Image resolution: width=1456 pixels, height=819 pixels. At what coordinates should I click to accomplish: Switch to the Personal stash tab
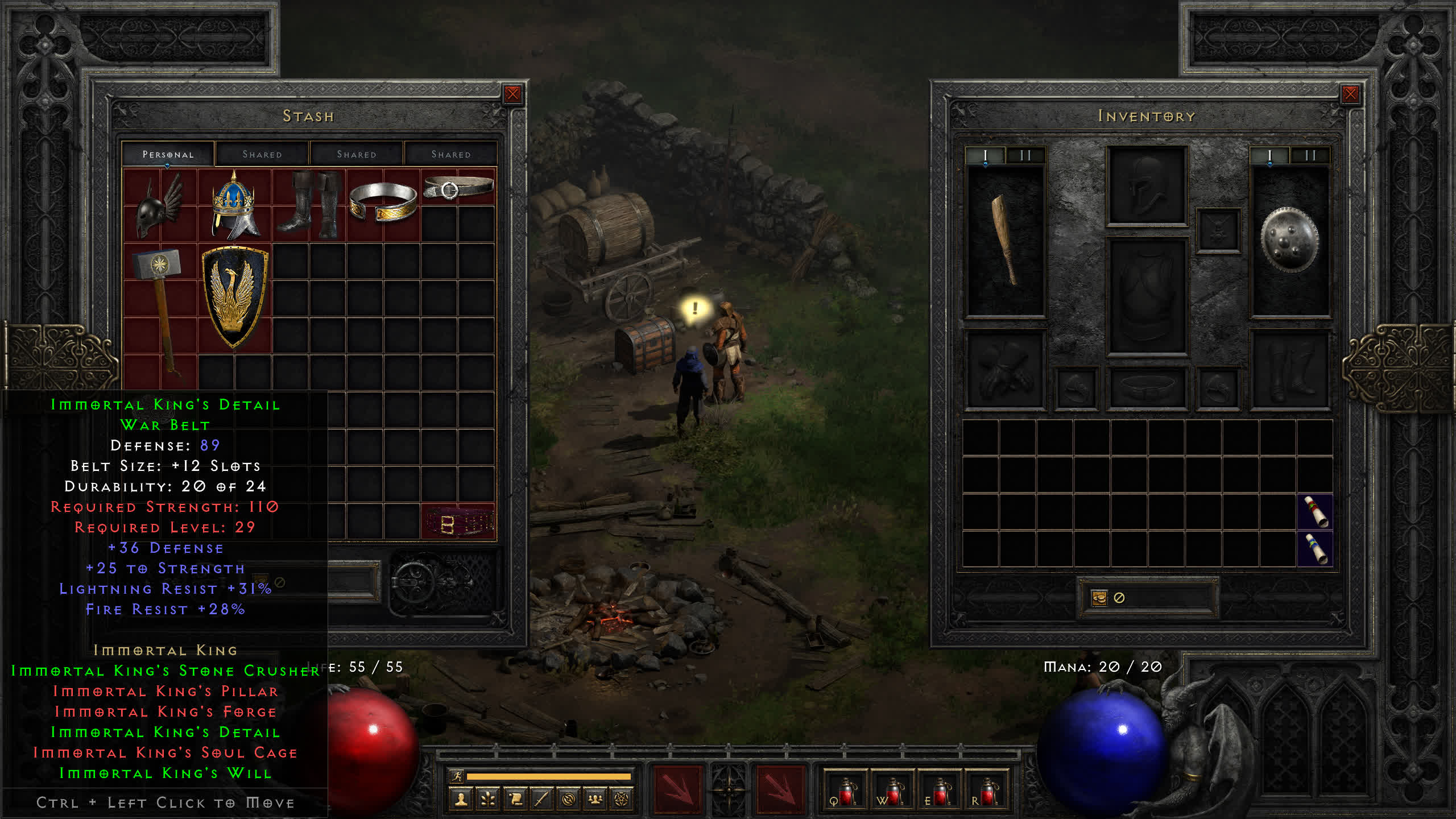[x=168, y=154]
